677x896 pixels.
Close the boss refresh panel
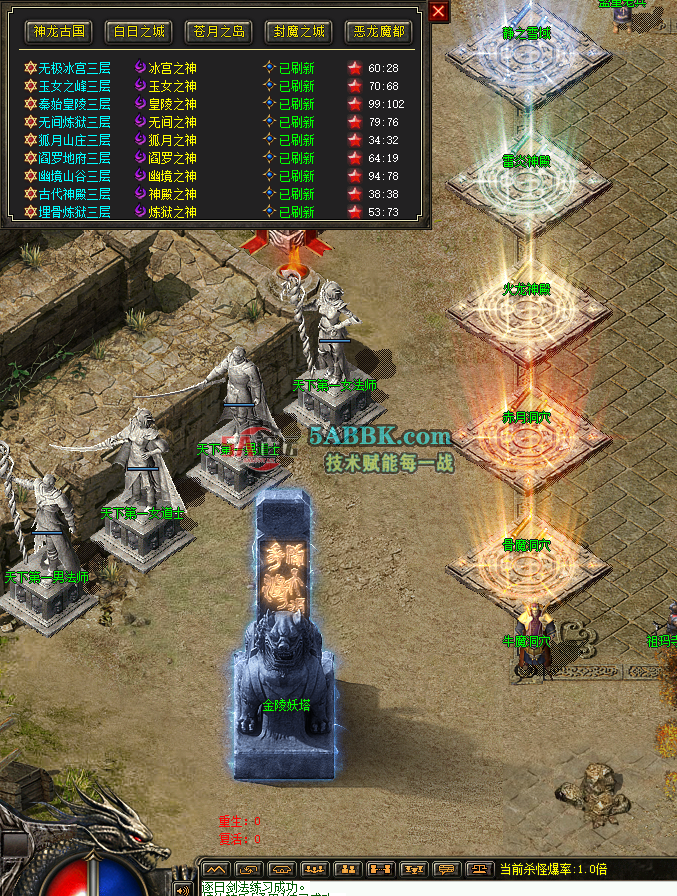click(438, 11)
